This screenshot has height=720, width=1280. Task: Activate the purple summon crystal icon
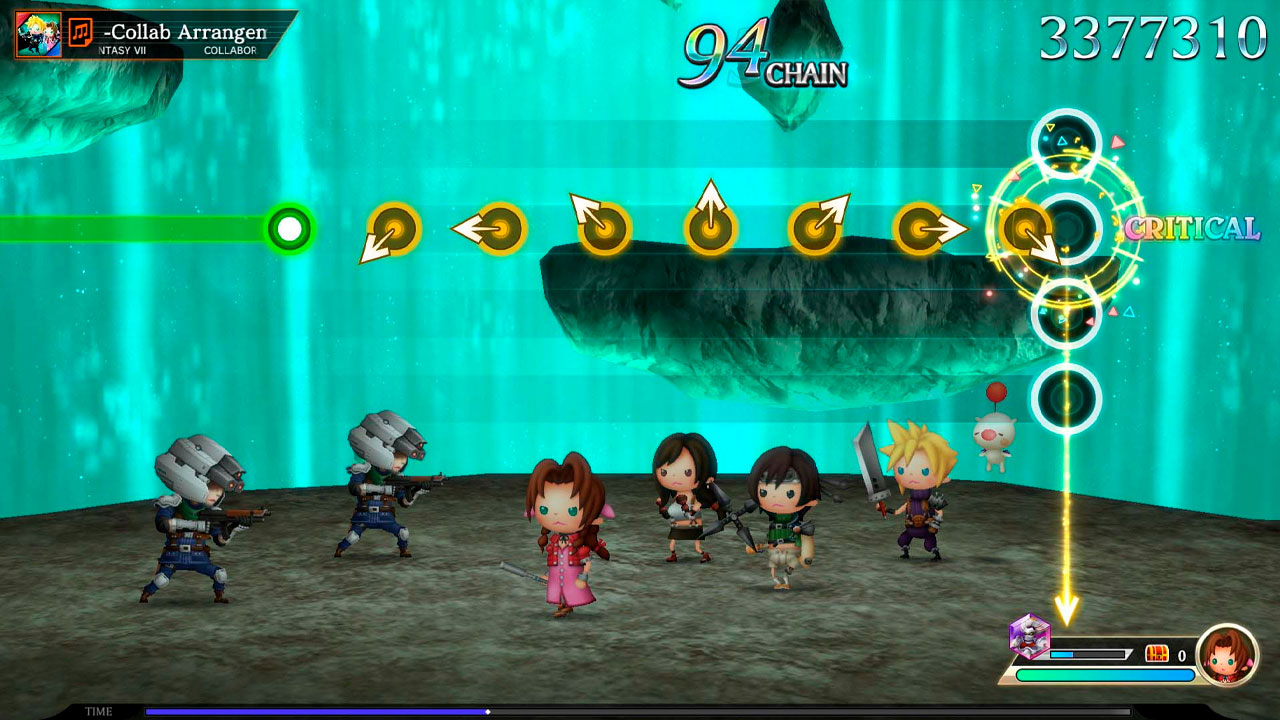point(1029,636)
